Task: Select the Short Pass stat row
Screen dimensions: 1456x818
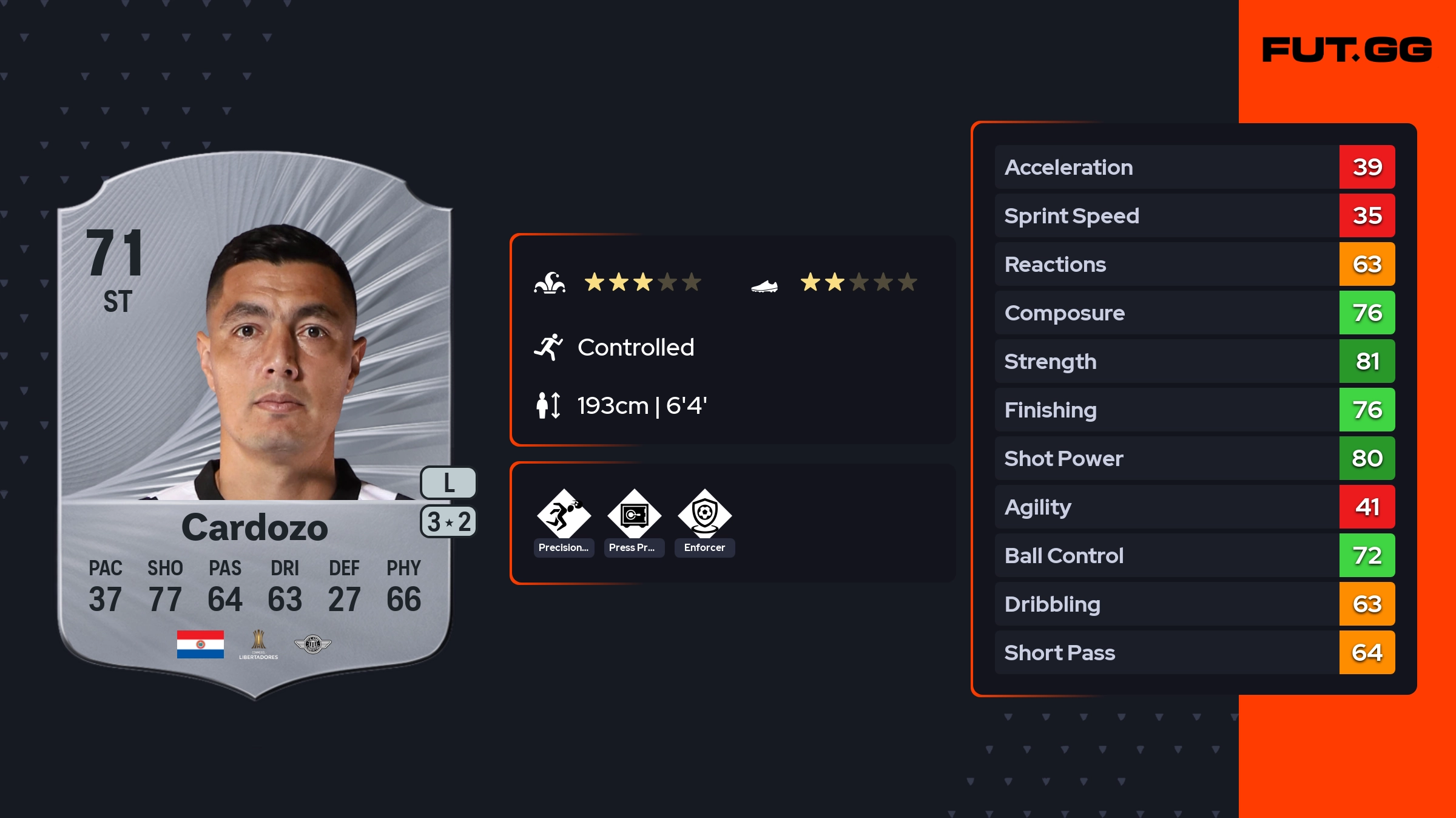Action: point(1194,652)
